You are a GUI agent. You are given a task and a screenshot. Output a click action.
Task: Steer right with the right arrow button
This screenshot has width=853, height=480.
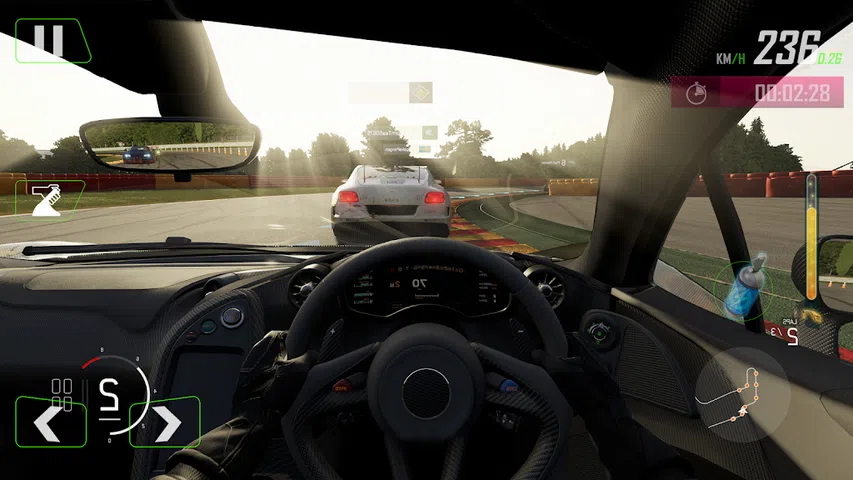coord(165,422)
